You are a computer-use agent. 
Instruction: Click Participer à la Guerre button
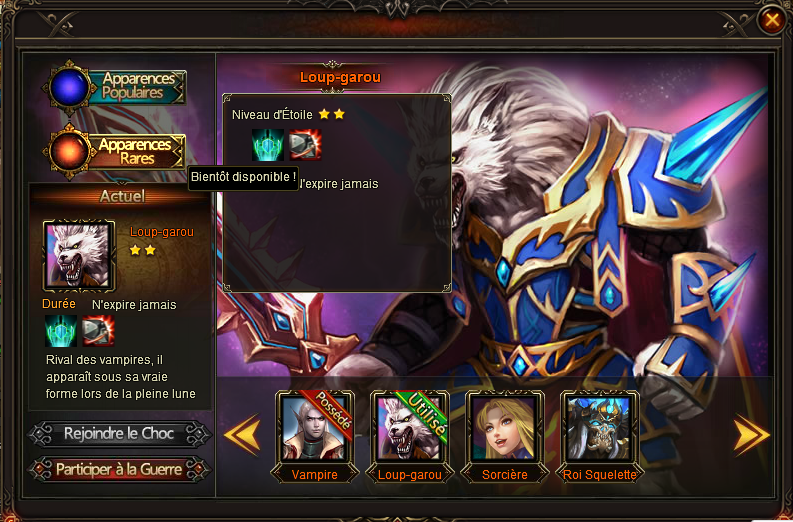(x=119, y=468)
